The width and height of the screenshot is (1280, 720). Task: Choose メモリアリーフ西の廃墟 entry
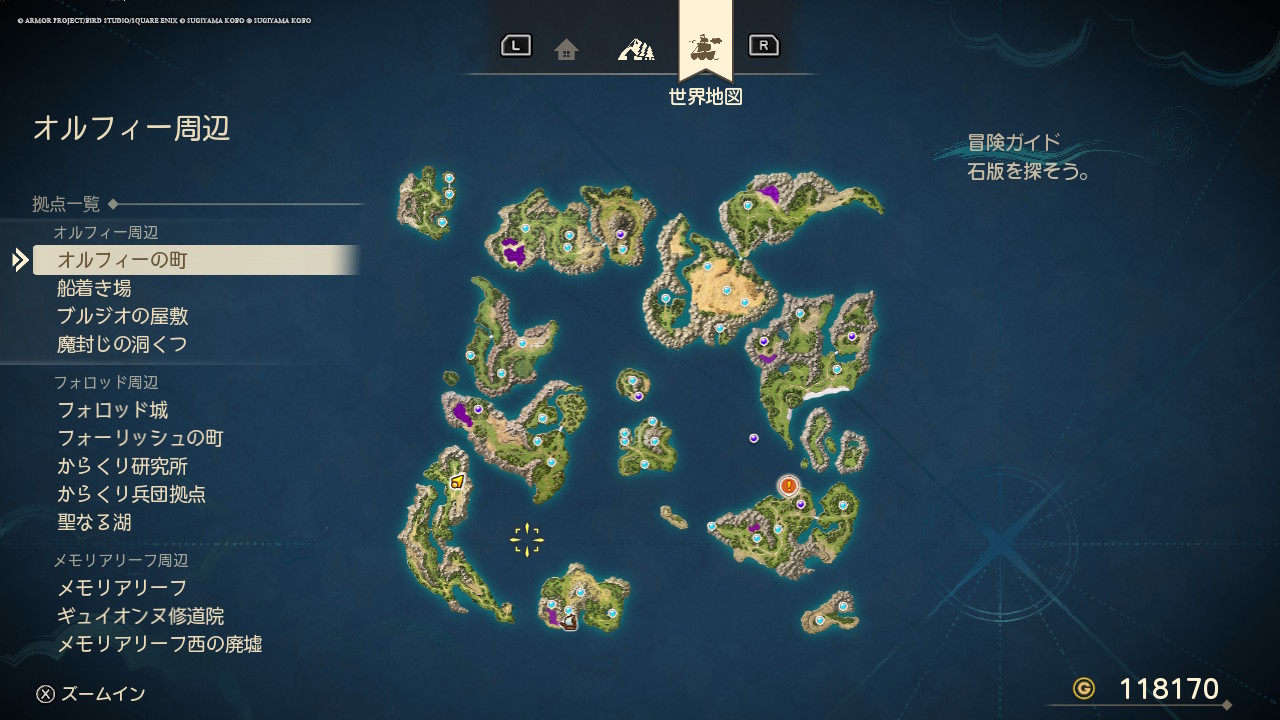click(159, 644)
